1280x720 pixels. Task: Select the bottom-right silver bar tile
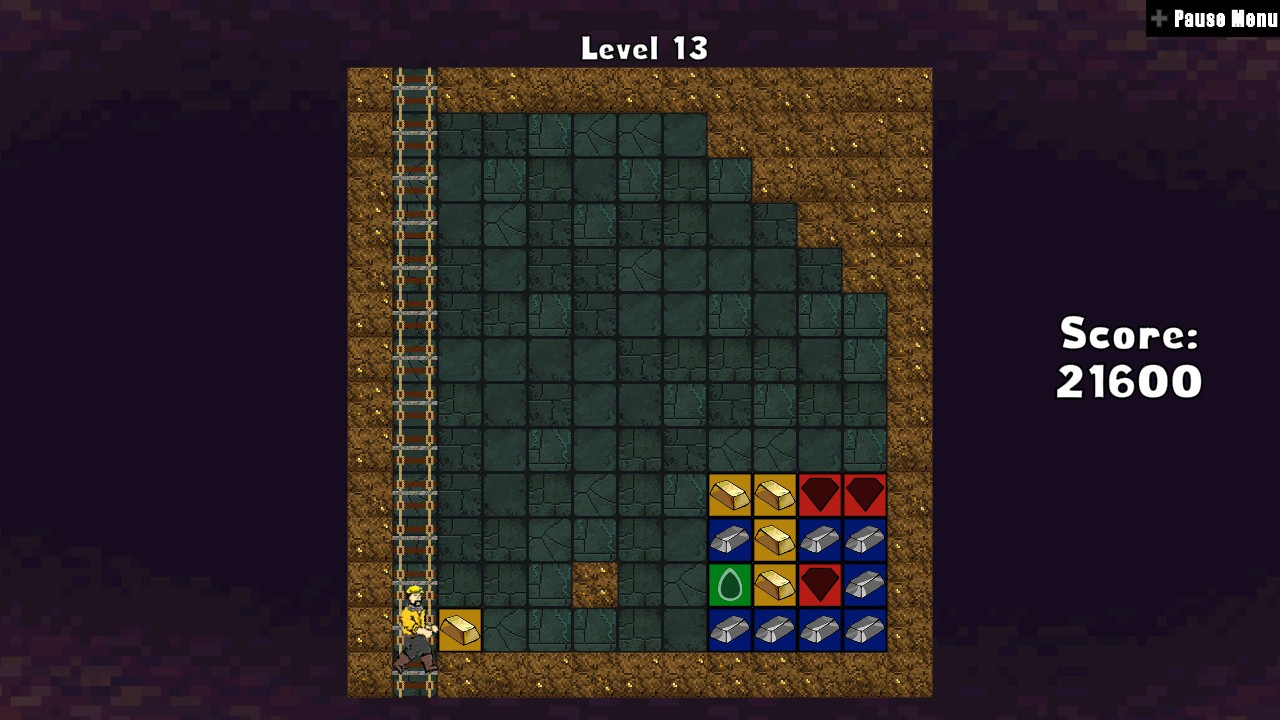(865, 630)
